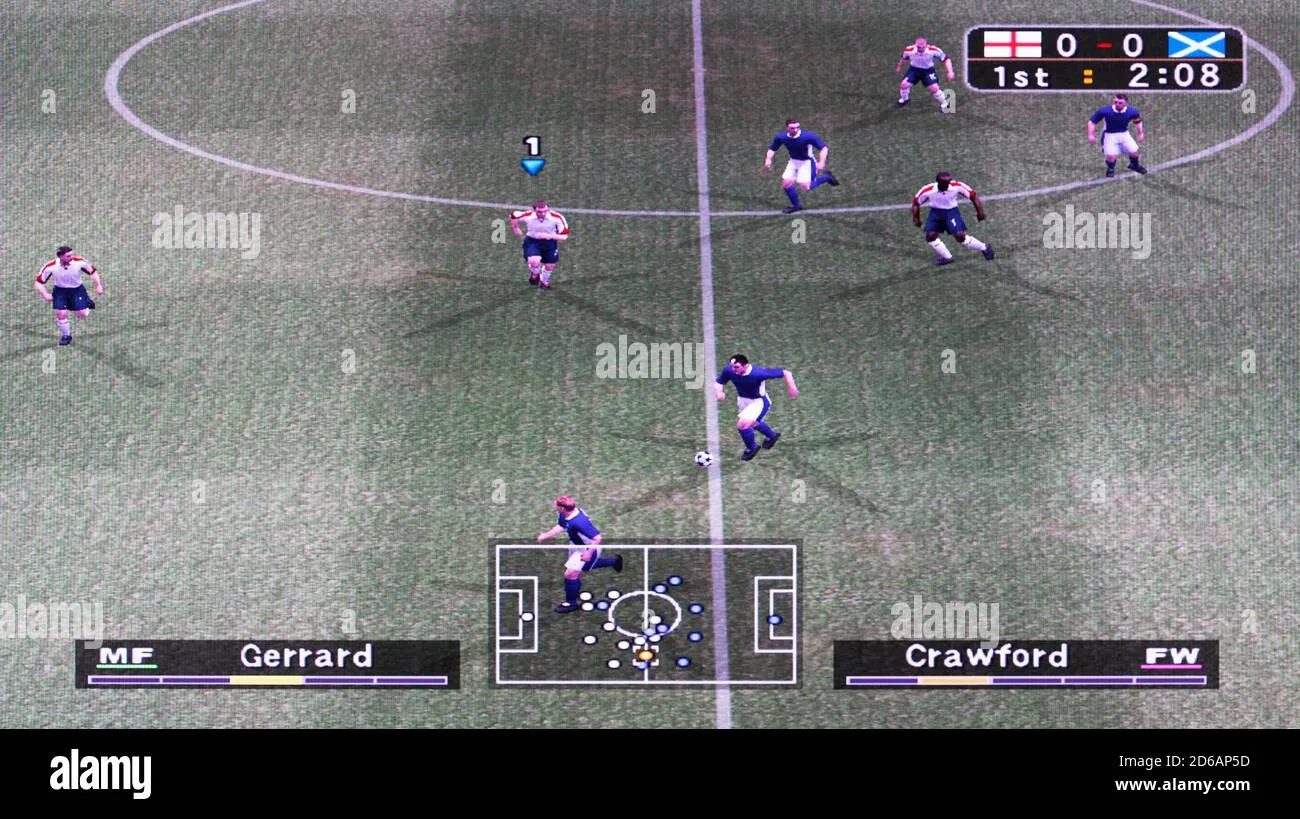1300x819 pixels.
Task: Toggle the Crawford info bar visibility
Action: coord(1027,665)
